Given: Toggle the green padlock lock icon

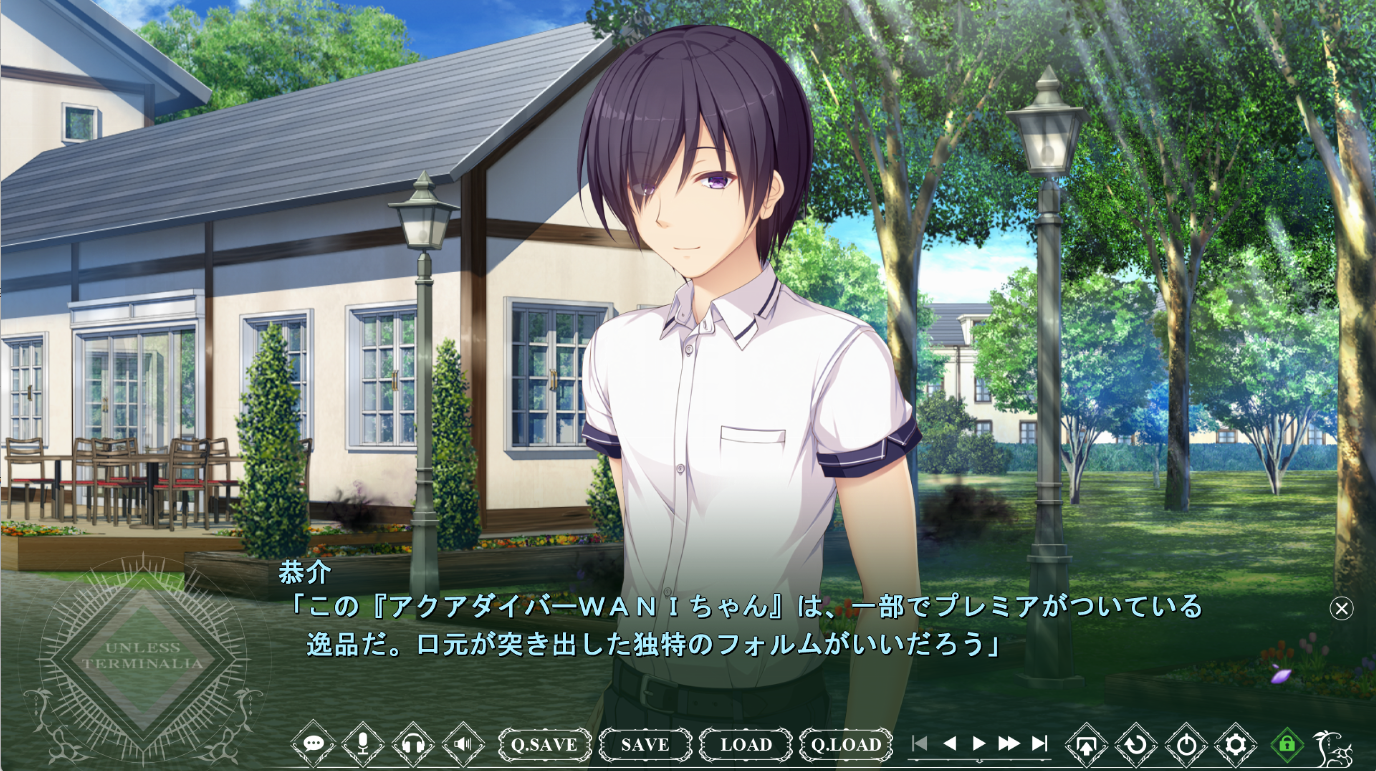Looking at the screenshot, I should click(1287, 744).
